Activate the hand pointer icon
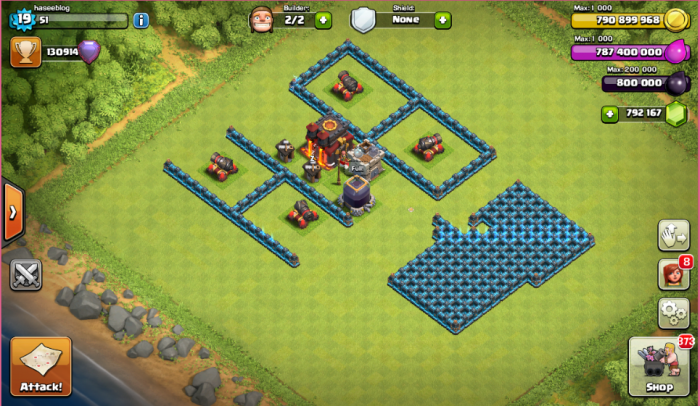 673,235
